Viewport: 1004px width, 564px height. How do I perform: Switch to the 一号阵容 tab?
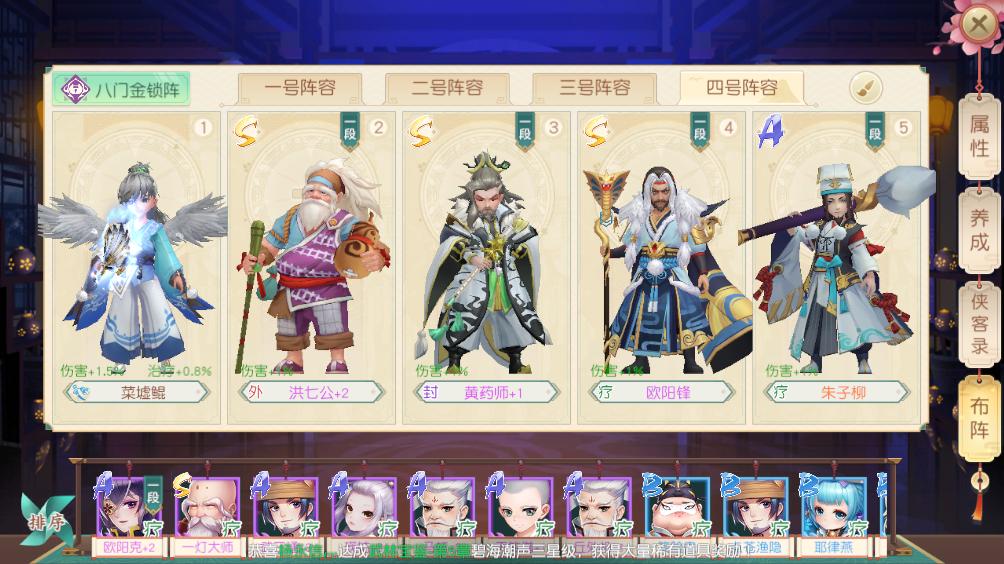pyautogui.click(x=300, y=88)
